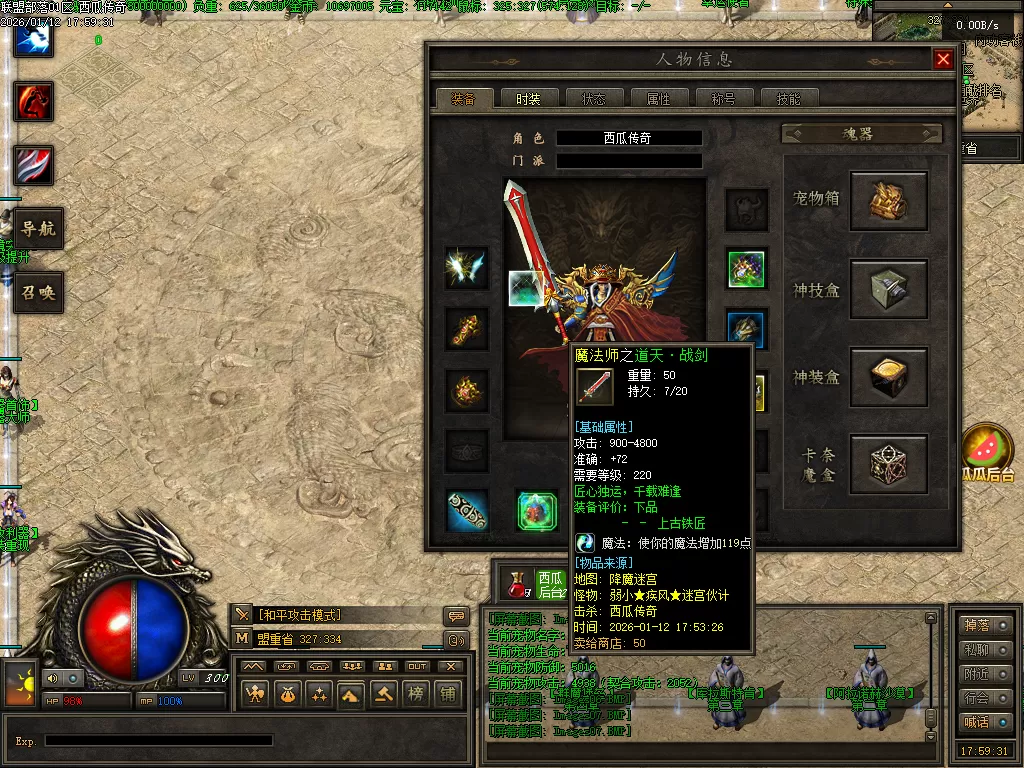This screenshot has height=768, width=1024.
Task: Open the watermelon 瓜瓜后台 icon
Action: [x=983, y=448]
